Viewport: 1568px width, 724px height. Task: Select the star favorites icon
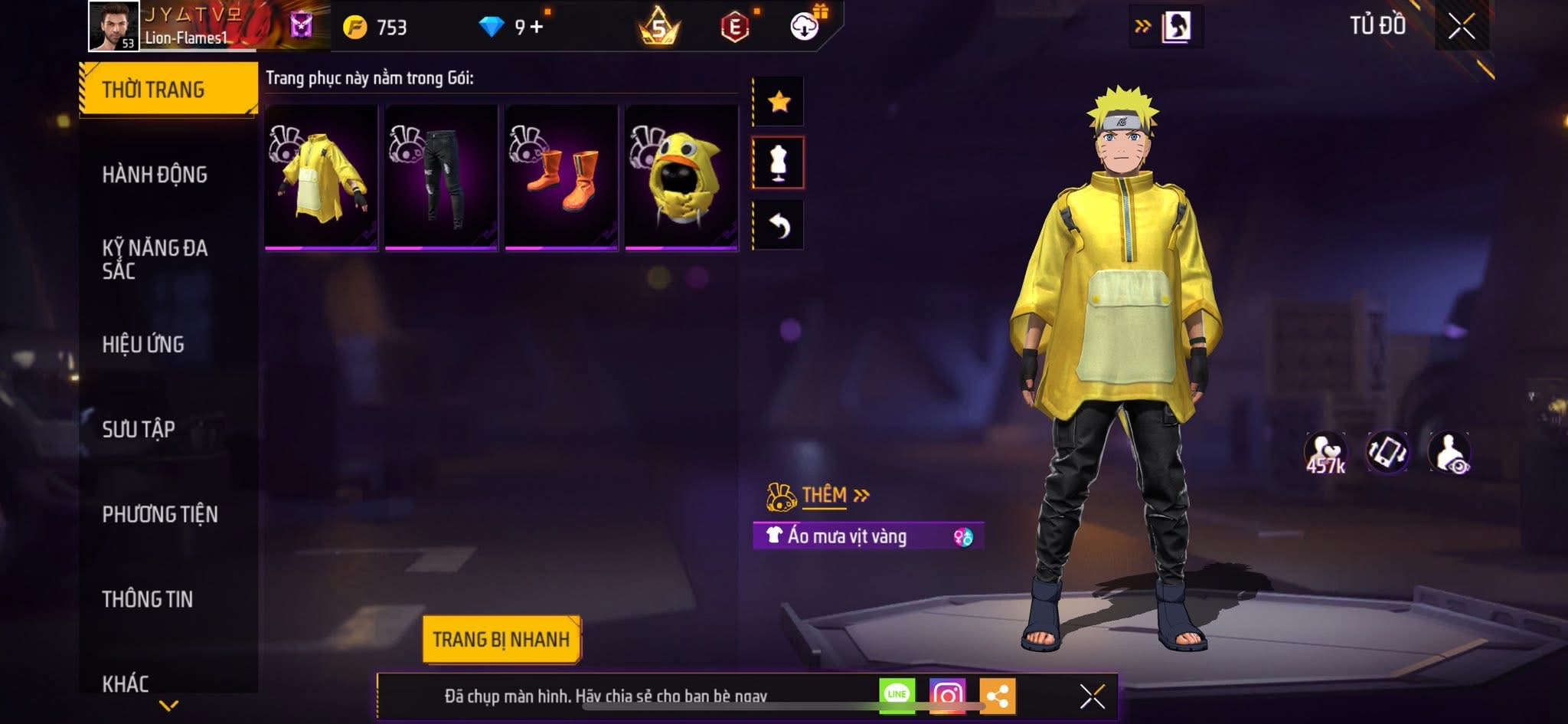pos(780,100)
